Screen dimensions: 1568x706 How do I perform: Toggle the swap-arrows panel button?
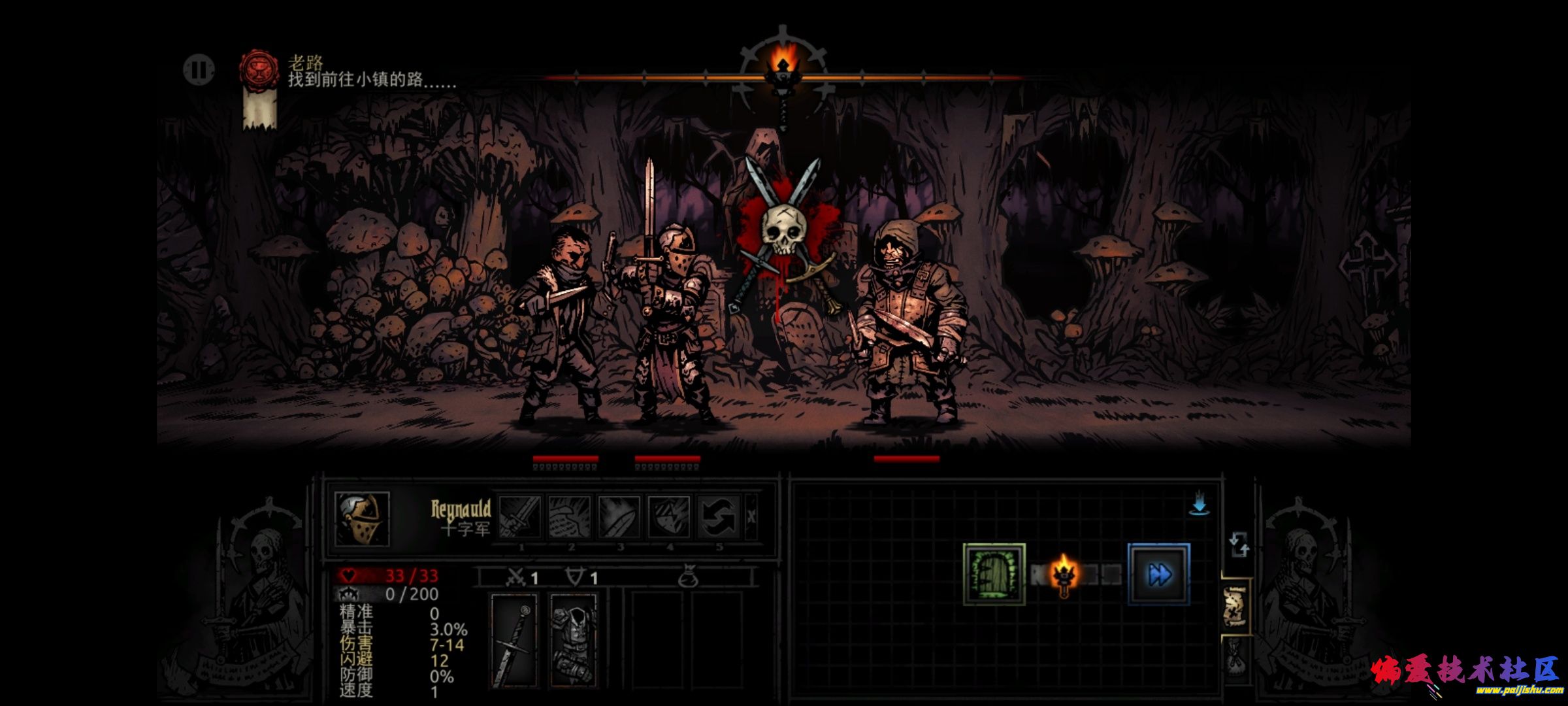[1238, 545]
